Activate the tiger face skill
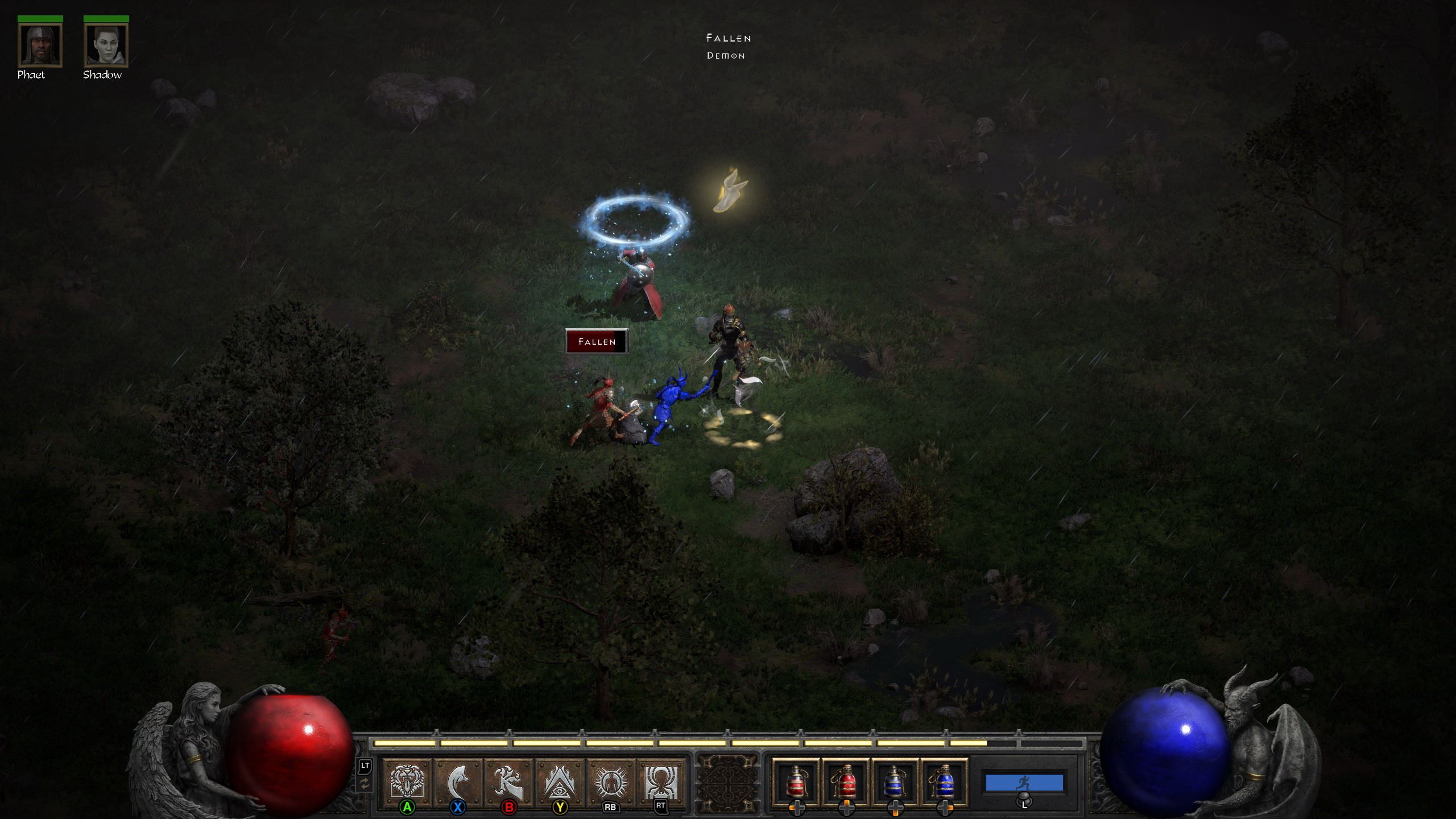1456x819 pixels. pos(407,782)
